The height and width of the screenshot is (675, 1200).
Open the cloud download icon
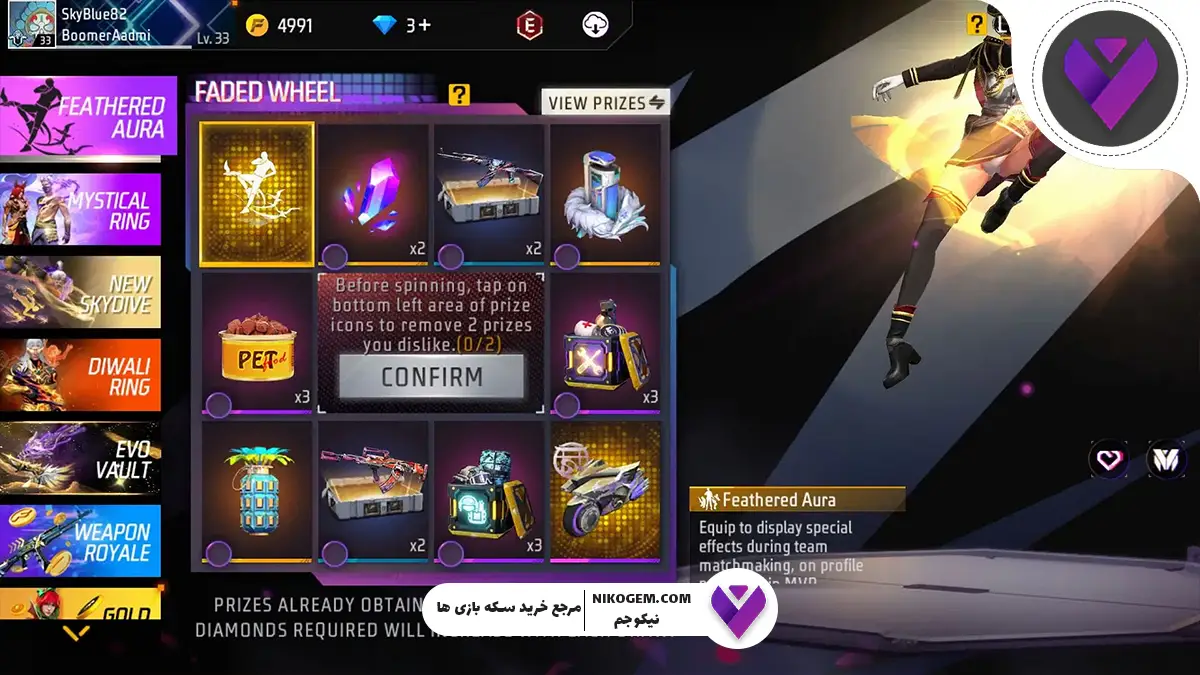click(x=595, y=25)
